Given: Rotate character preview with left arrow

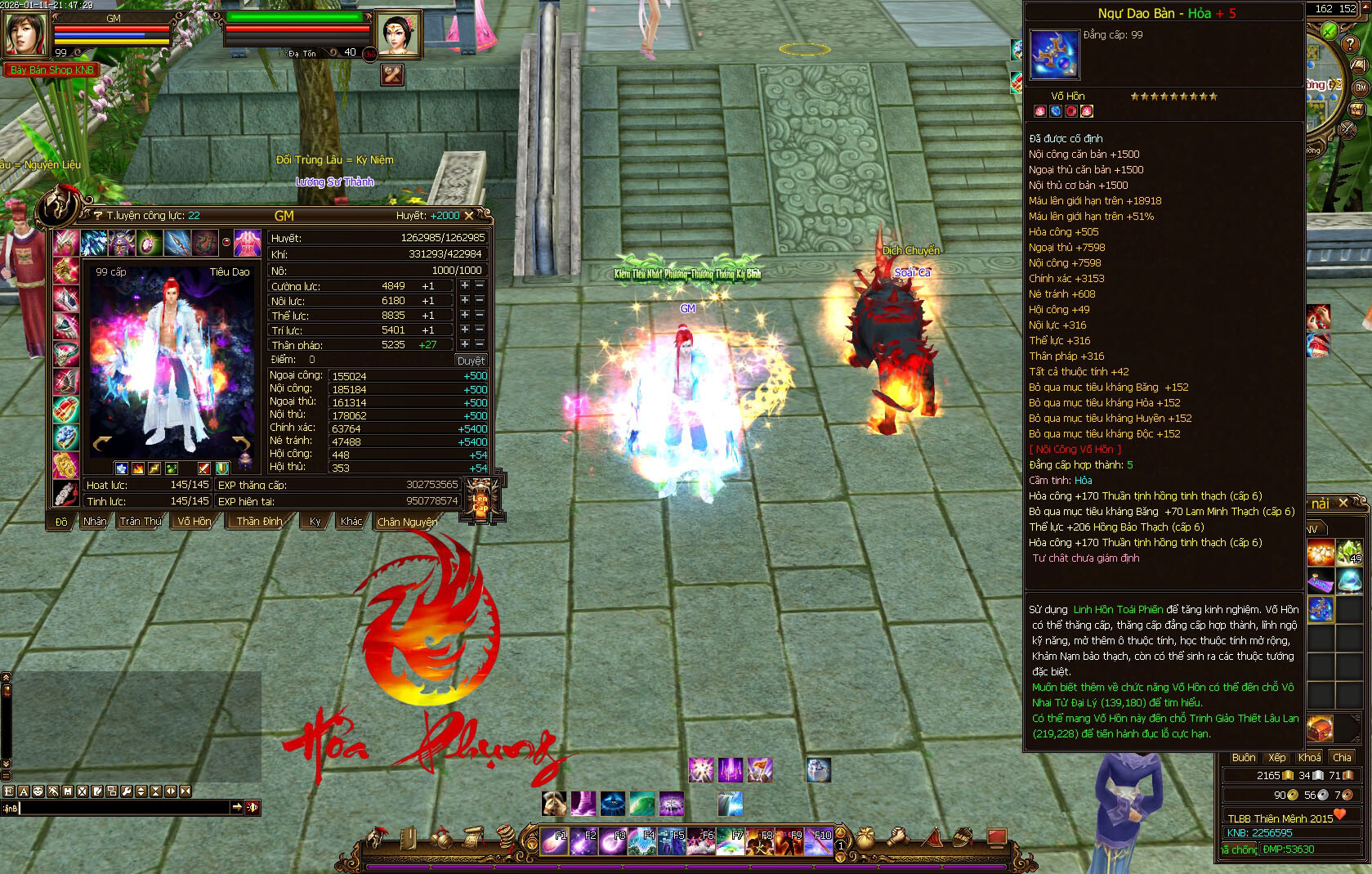Looking at the screenshot, I should click(102, 444).
